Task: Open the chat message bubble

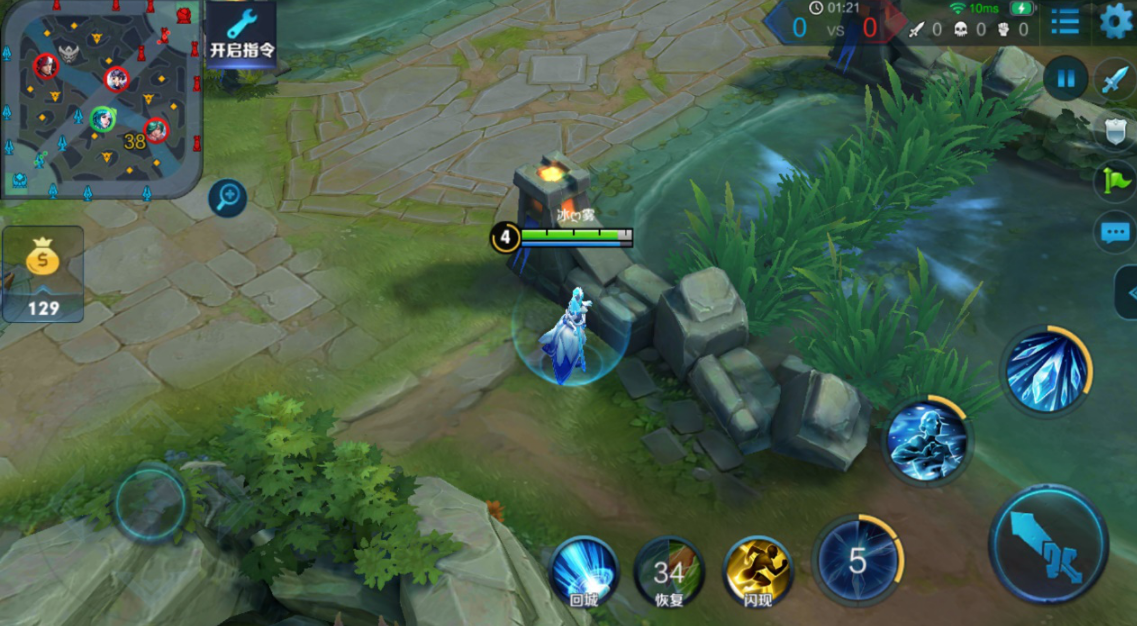Action: click(1115, 234)
